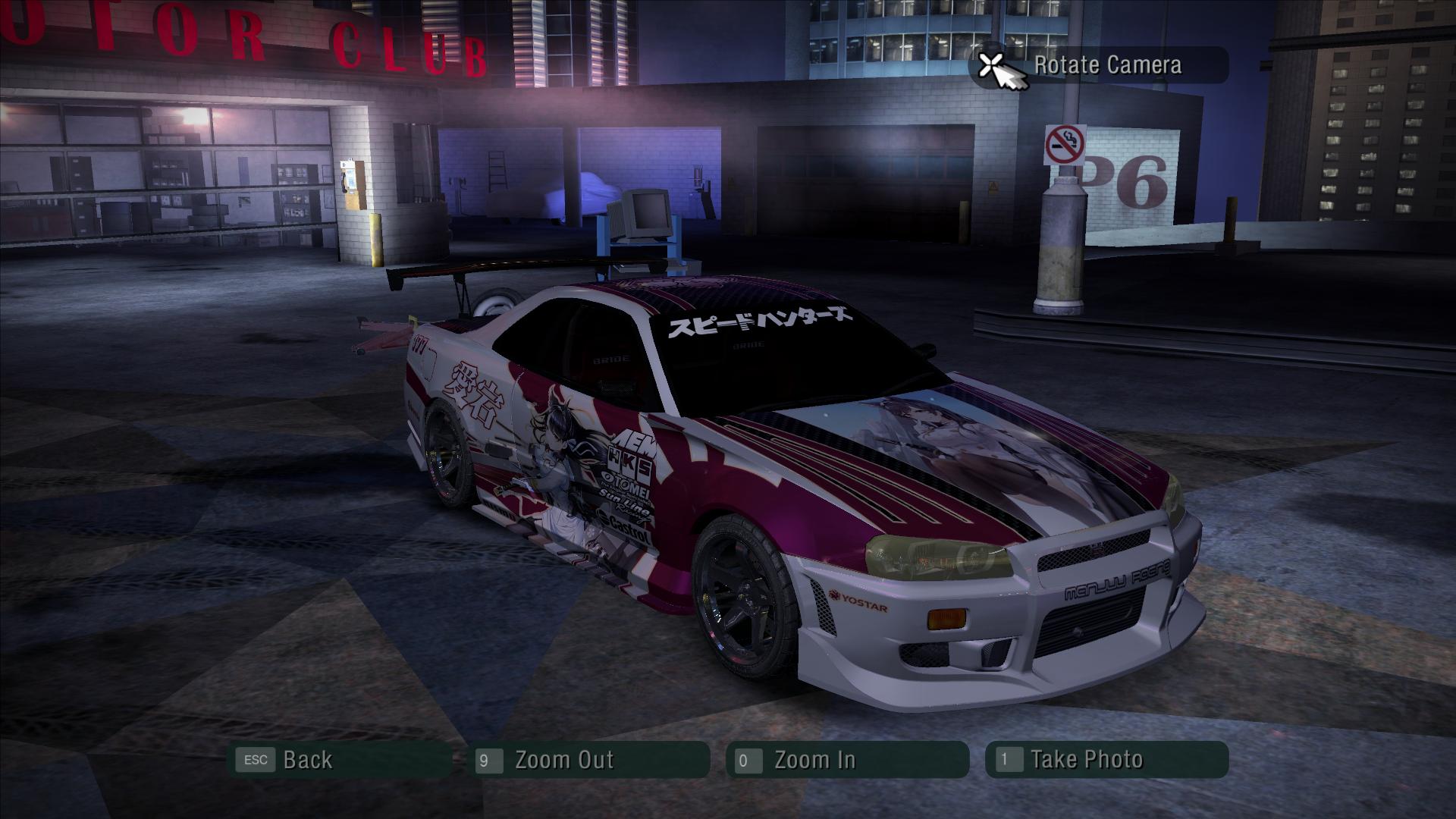1456x819 pixels.
Task: Select the Zoom Out control
Action: [x=565, y=760]
